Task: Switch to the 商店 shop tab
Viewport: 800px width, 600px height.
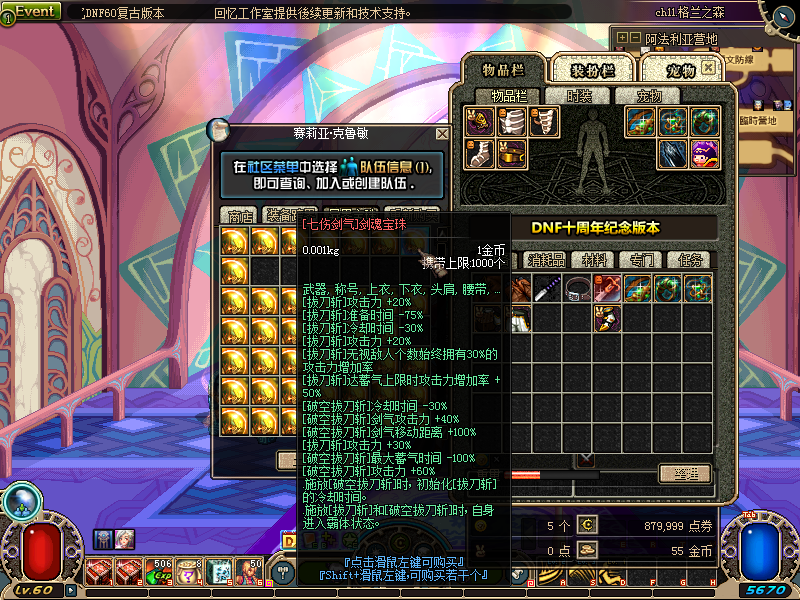Action: pyautogui.click(x=240, y=215)
